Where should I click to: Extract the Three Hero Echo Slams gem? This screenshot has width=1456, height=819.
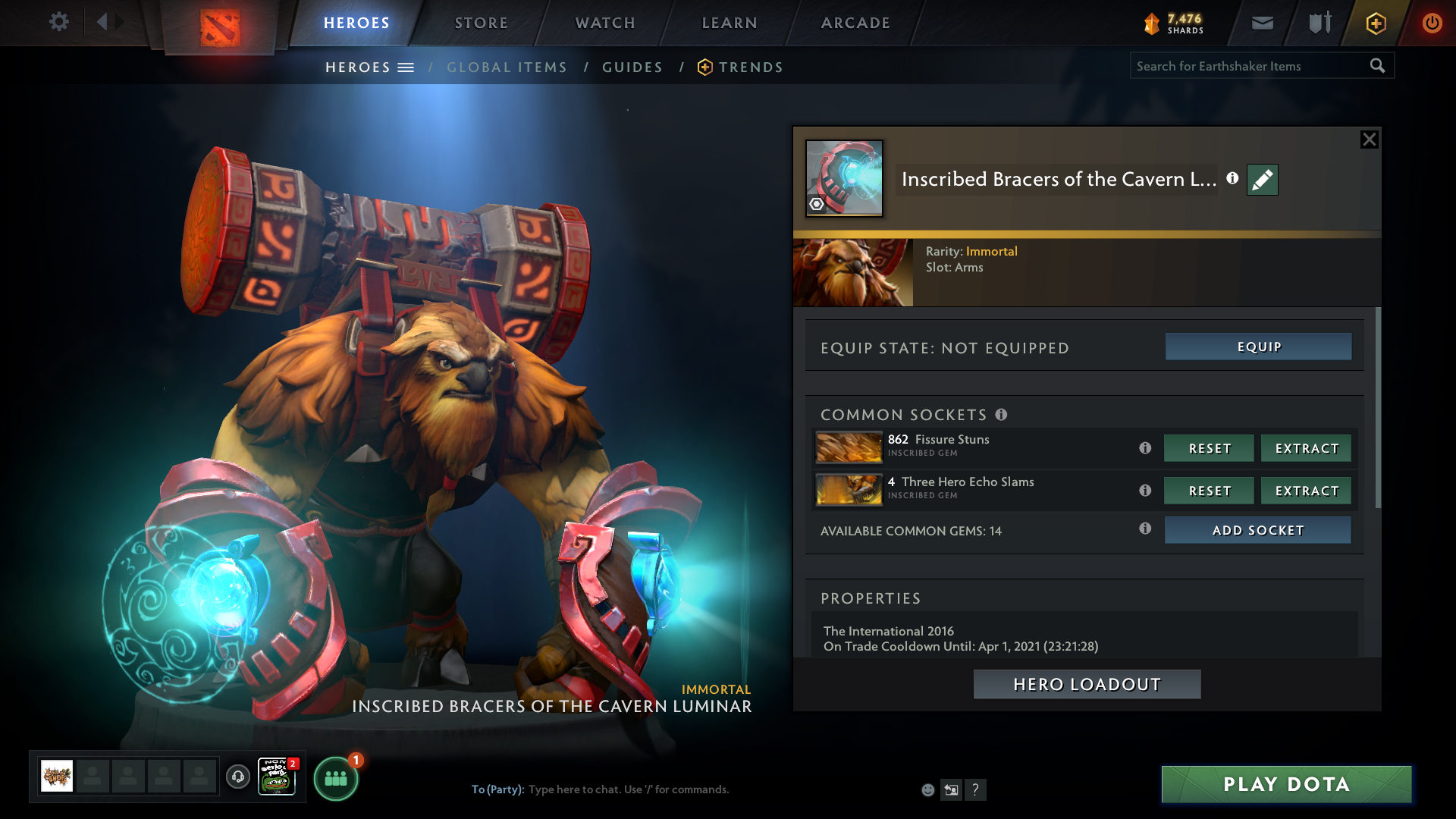(1306, 491)
